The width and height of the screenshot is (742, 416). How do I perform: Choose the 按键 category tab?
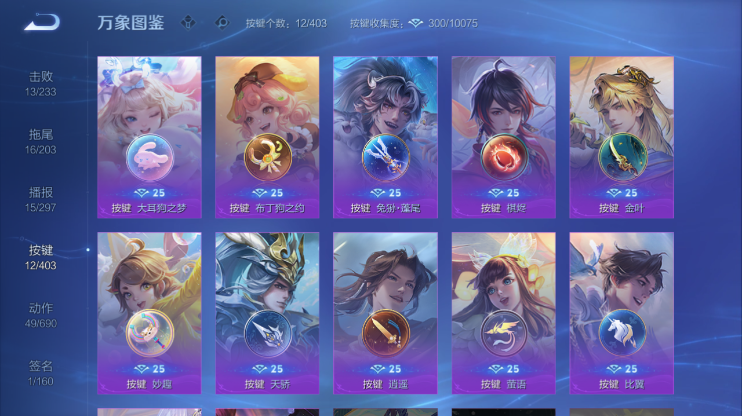tap(41, 257)
